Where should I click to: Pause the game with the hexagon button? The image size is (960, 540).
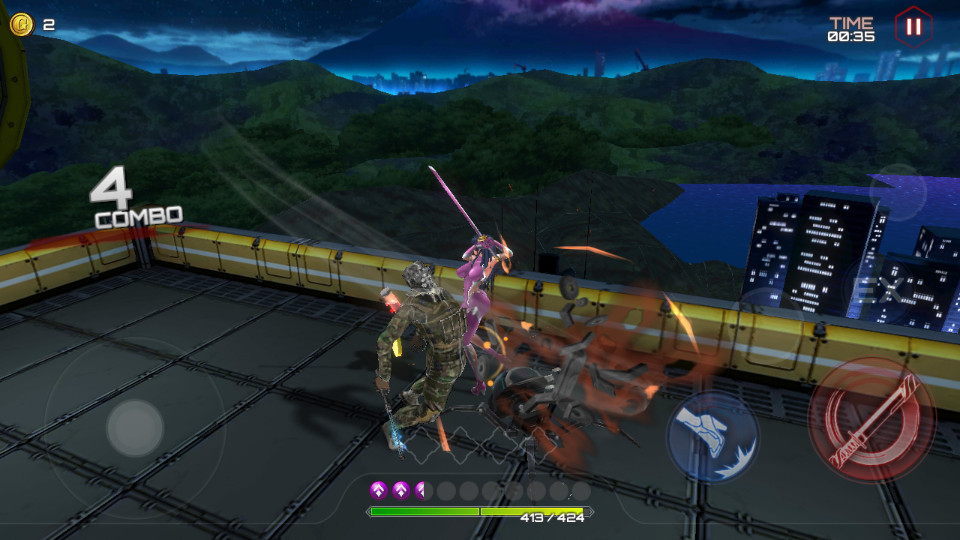pos(911,27)
